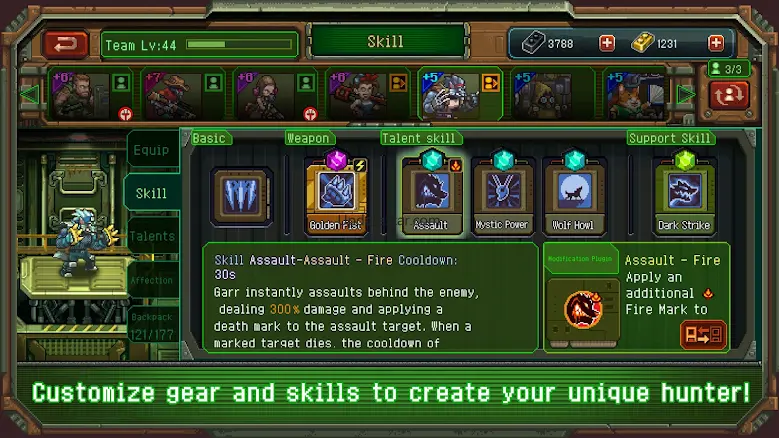Select the Wolf Howl talent skill

click(x=574, y=192)
